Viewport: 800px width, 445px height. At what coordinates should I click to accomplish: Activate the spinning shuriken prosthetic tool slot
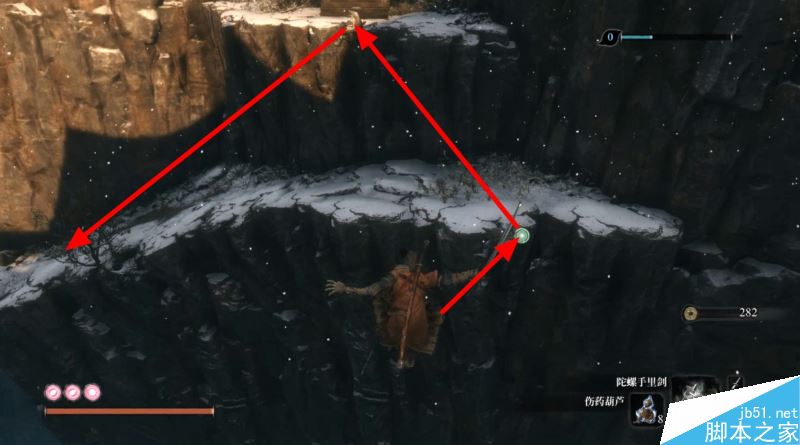[x=694, y=389]
